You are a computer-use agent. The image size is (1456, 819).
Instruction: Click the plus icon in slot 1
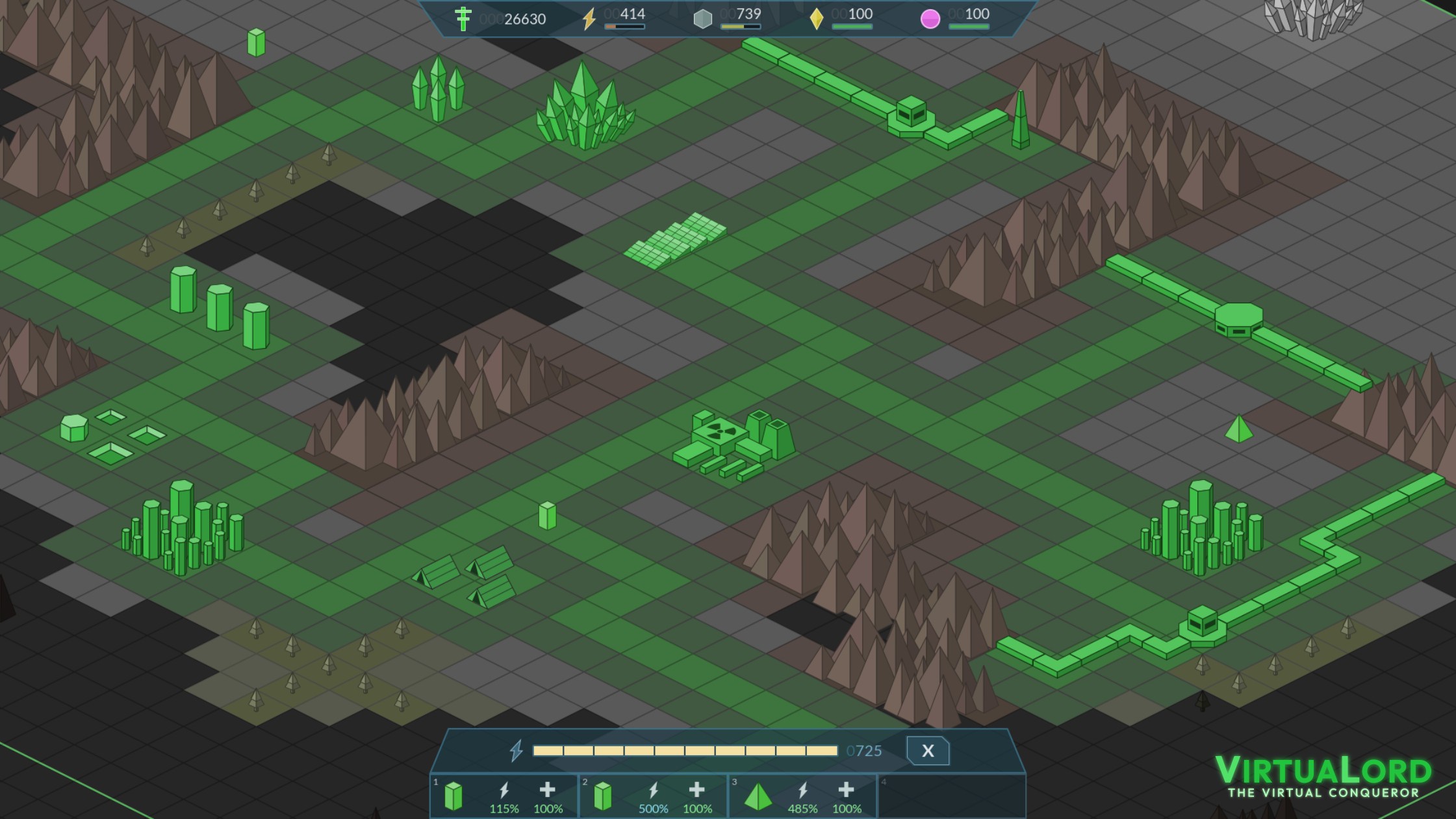point(548,790)
